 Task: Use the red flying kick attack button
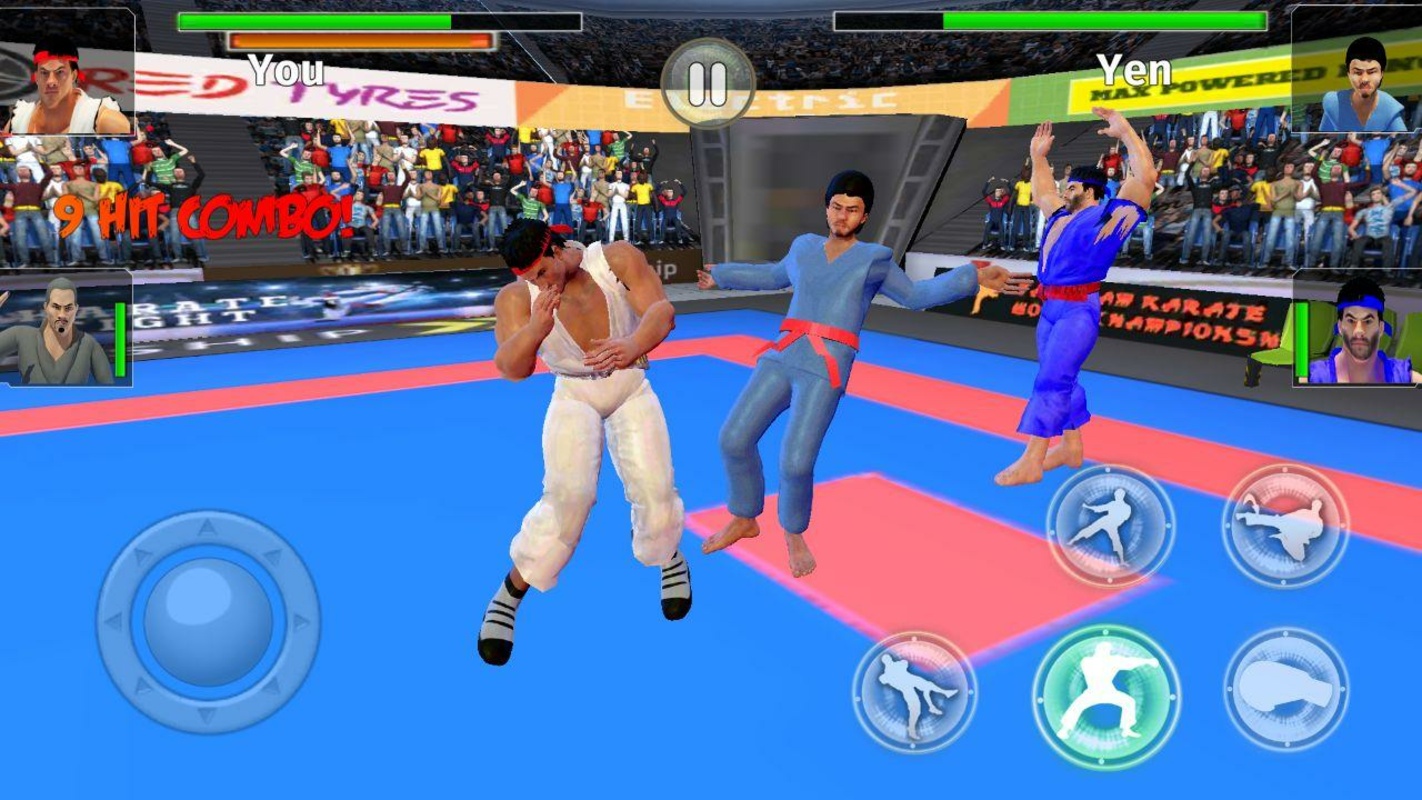(x=1285, y=524)
